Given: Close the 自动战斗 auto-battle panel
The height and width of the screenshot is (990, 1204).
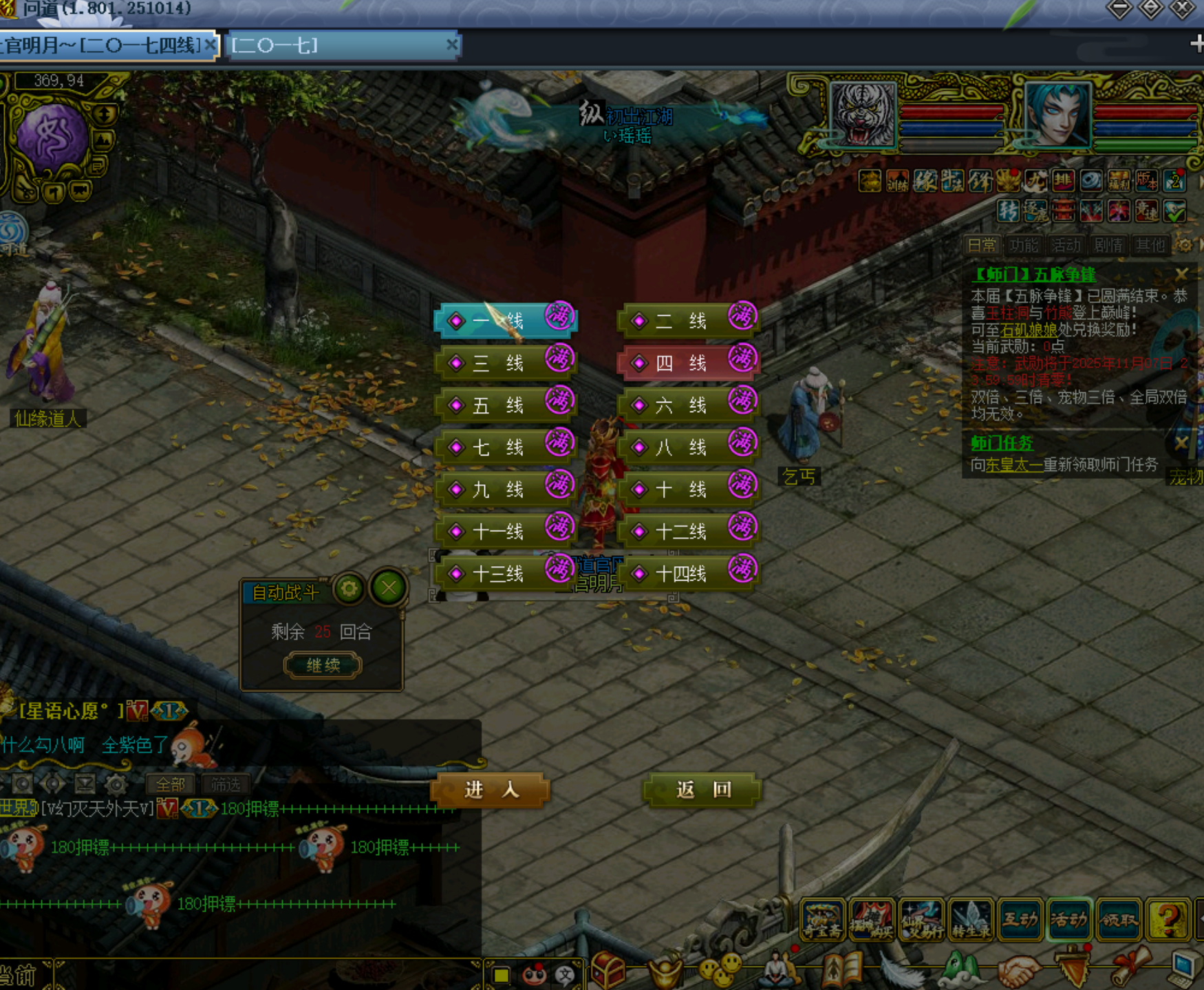Looking at the screenshot, I should pyautogui.click(x=389, y=588).
